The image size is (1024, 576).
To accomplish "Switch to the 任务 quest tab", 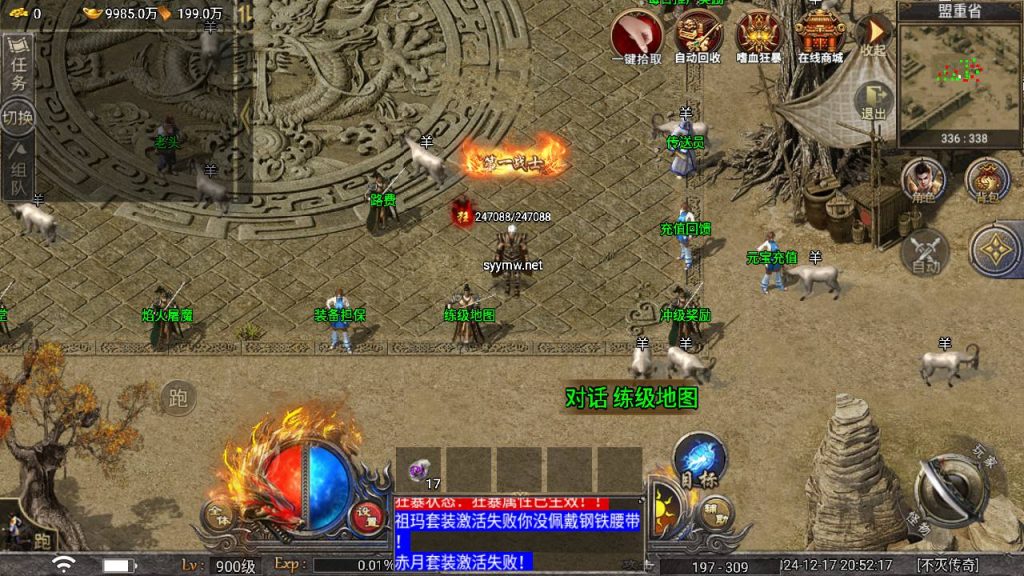I will click(19, 68).
